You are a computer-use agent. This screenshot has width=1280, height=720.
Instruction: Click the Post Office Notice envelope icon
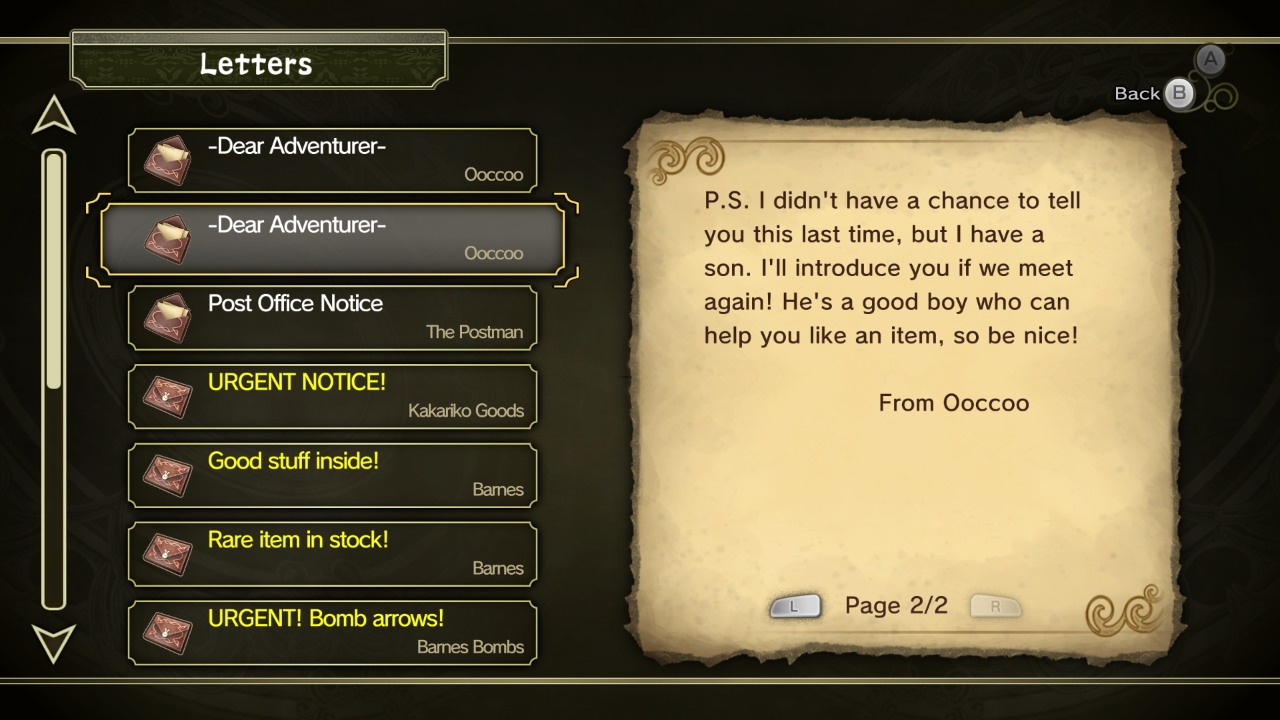166,317
